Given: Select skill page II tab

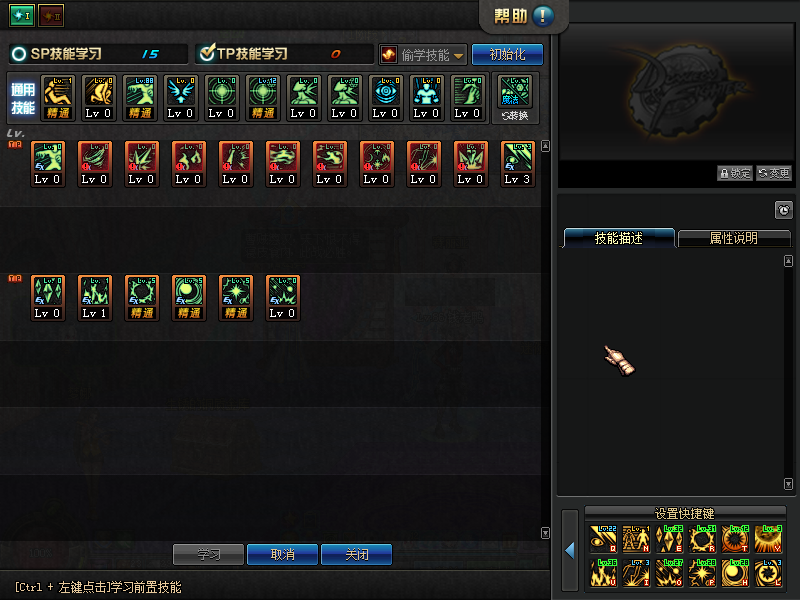Looking at the screenshot, I should 50,16.
